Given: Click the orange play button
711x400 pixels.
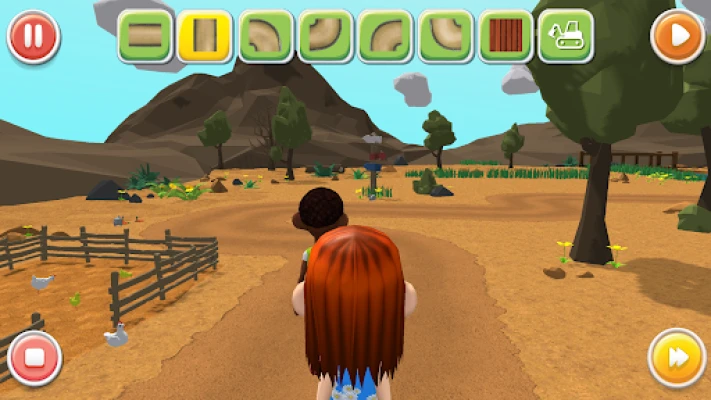Looking at the screenshot, I should coord(677,37).
